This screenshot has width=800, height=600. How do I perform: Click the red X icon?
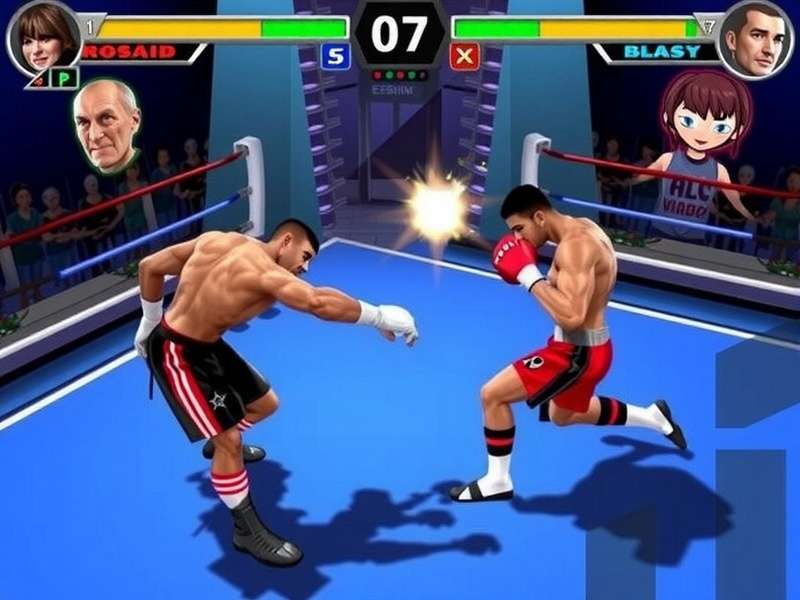click(465, 57)
